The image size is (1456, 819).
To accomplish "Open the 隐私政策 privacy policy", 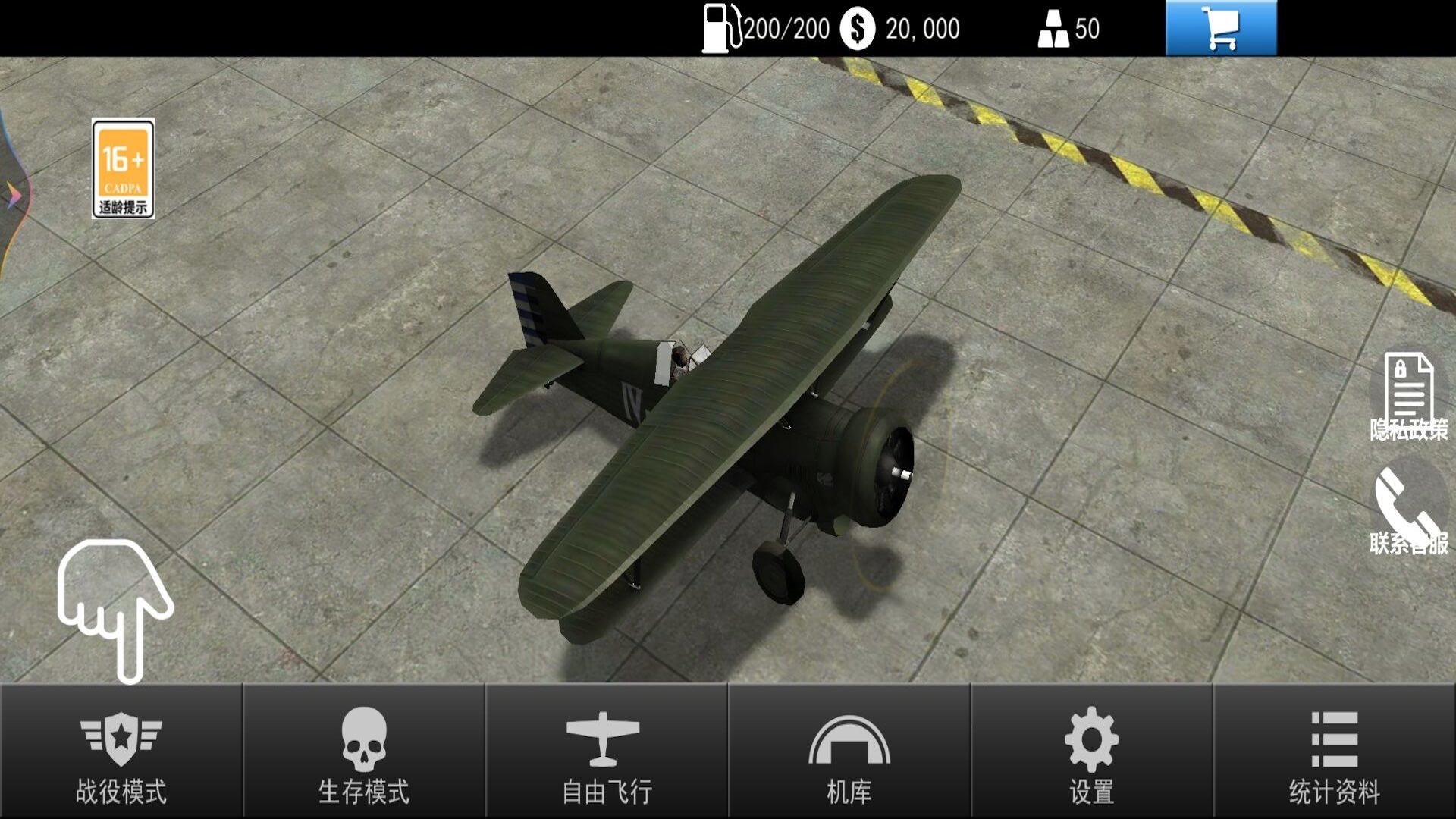I will tap(1408, 396).
